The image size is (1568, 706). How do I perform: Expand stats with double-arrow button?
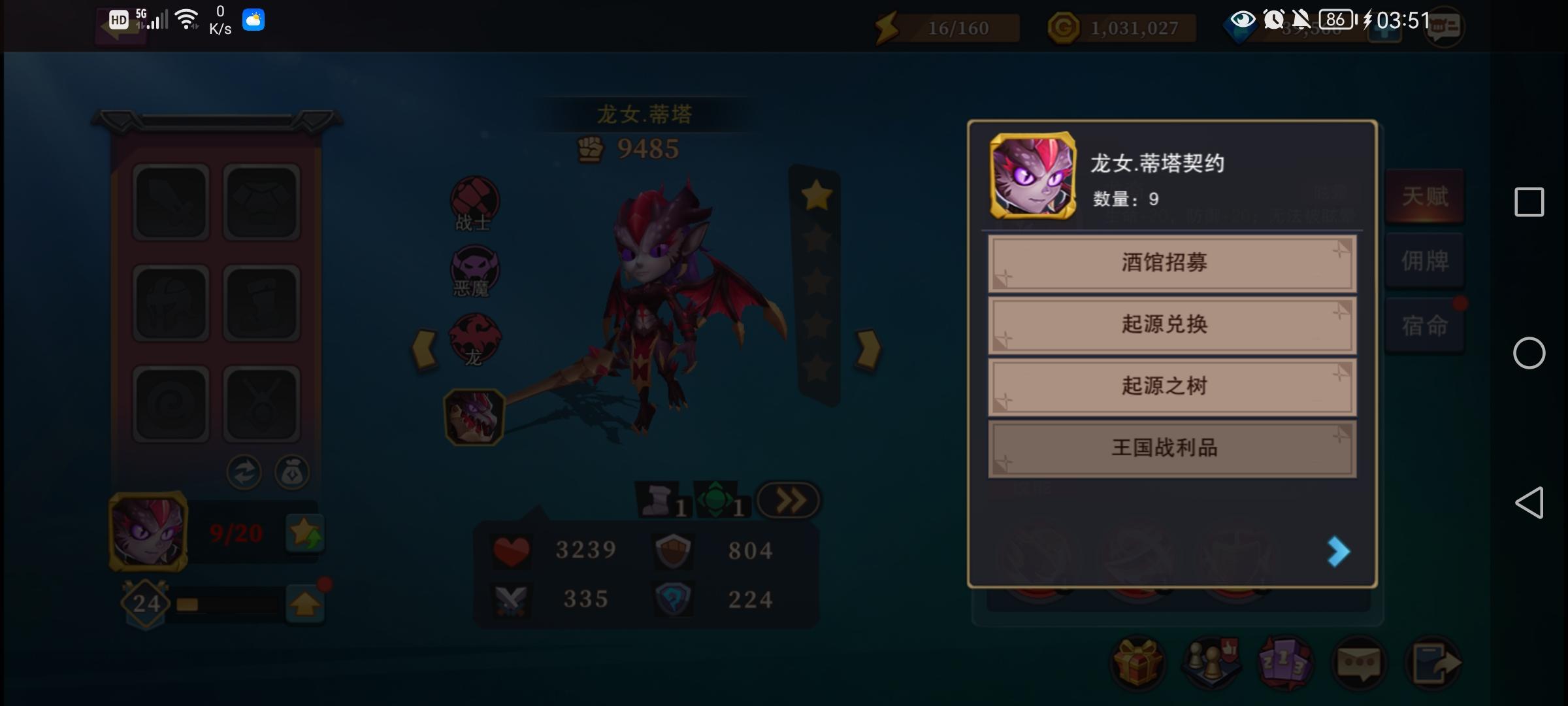[x=789, y=501]
